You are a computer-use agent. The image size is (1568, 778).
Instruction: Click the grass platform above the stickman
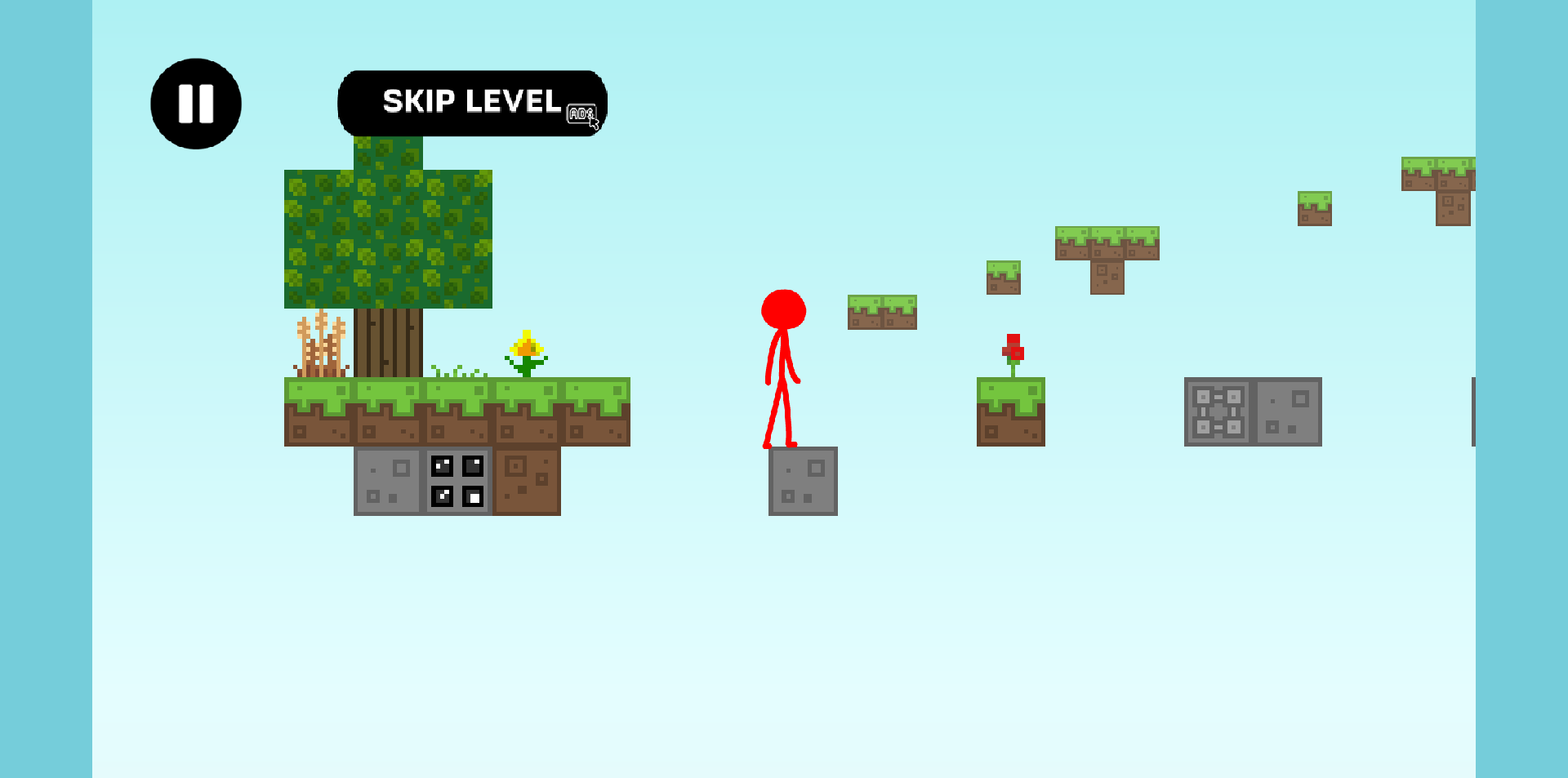[x=882, y=313]
